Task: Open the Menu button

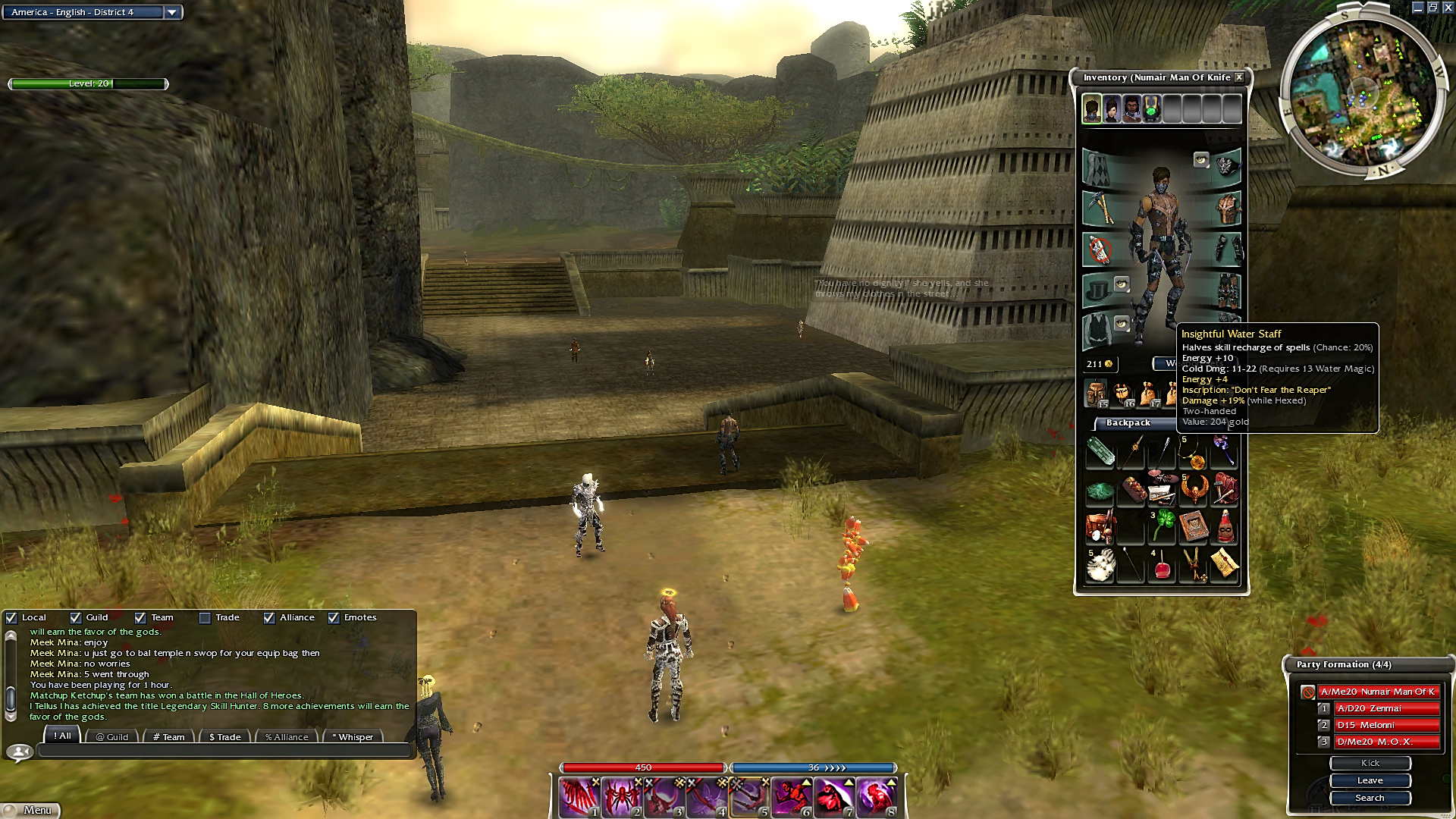Action: (30, 810)
